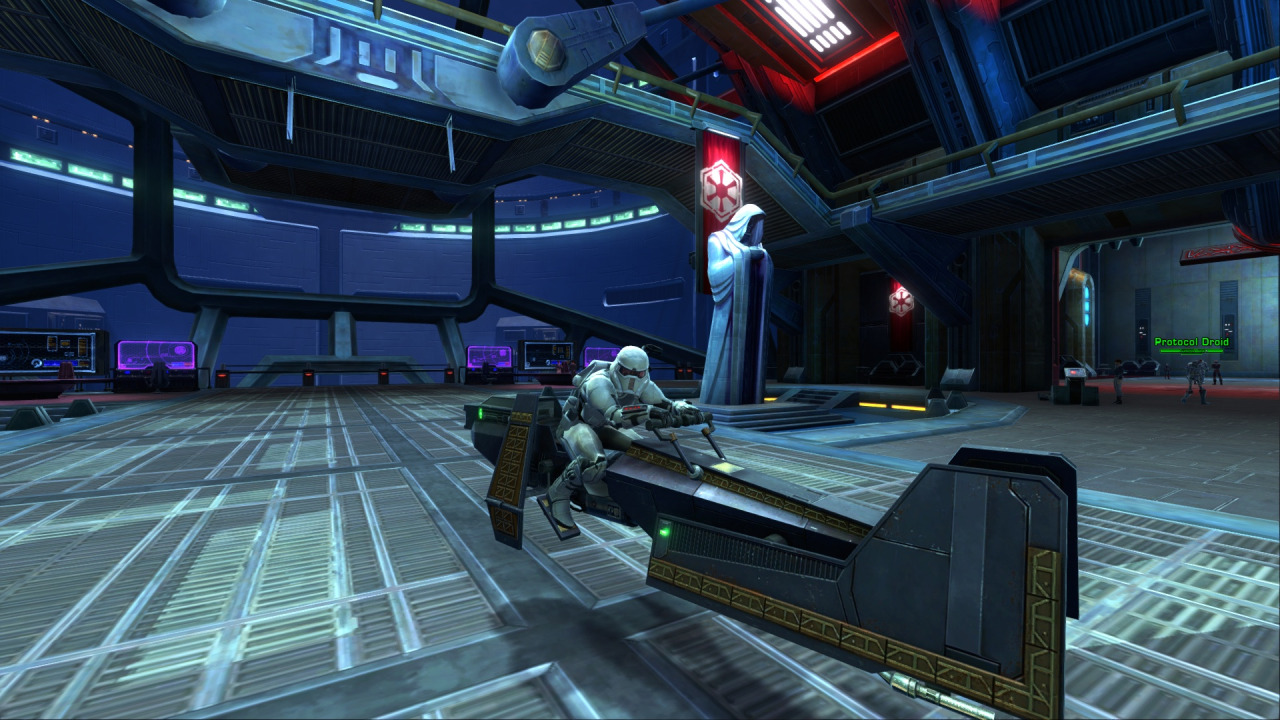Select the Protocol Droid nameplate
The height and width of the screenshot is (720, 1280).
point(1191,342)
